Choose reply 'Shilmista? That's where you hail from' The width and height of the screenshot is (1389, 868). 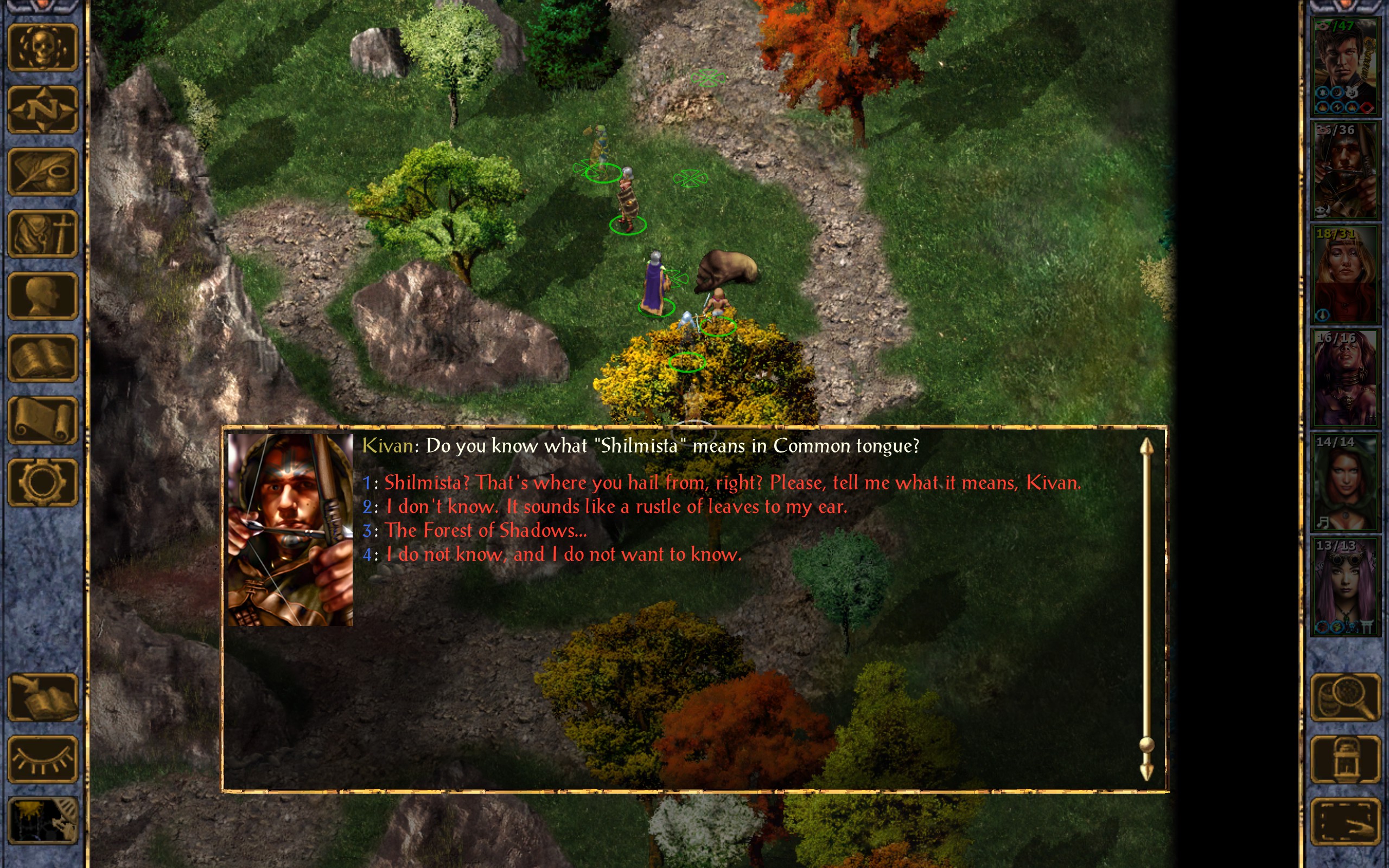[x=732, y=483]
